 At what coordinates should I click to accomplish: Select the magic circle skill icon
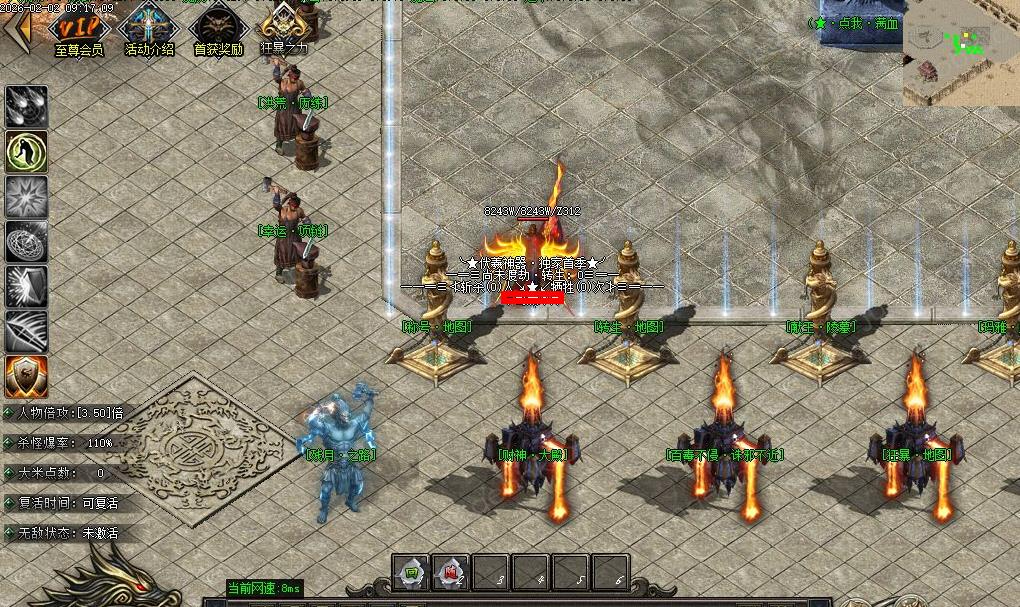(x=26, y=242)
